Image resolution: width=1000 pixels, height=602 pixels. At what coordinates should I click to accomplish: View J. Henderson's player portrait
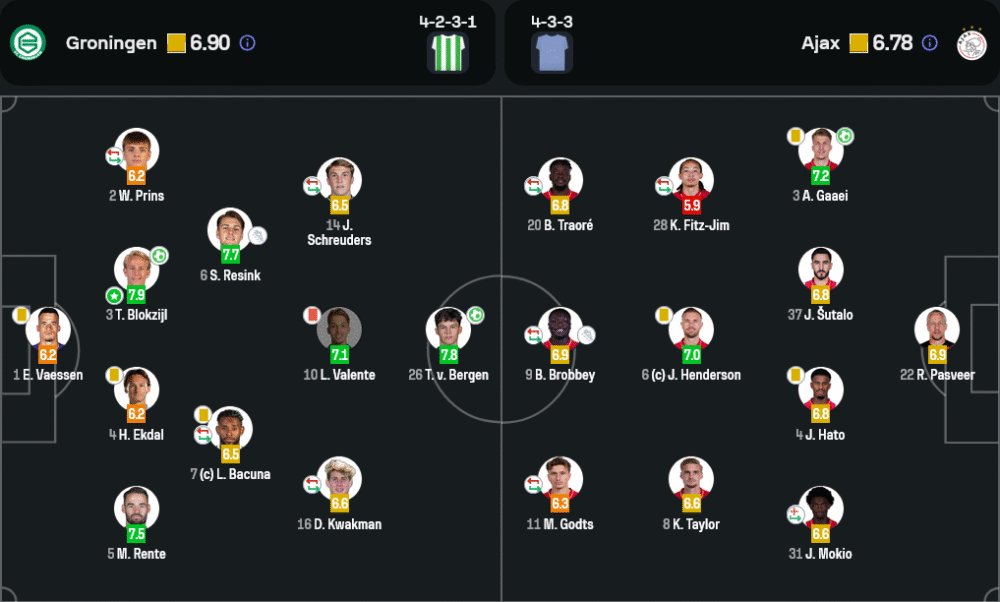691,329
